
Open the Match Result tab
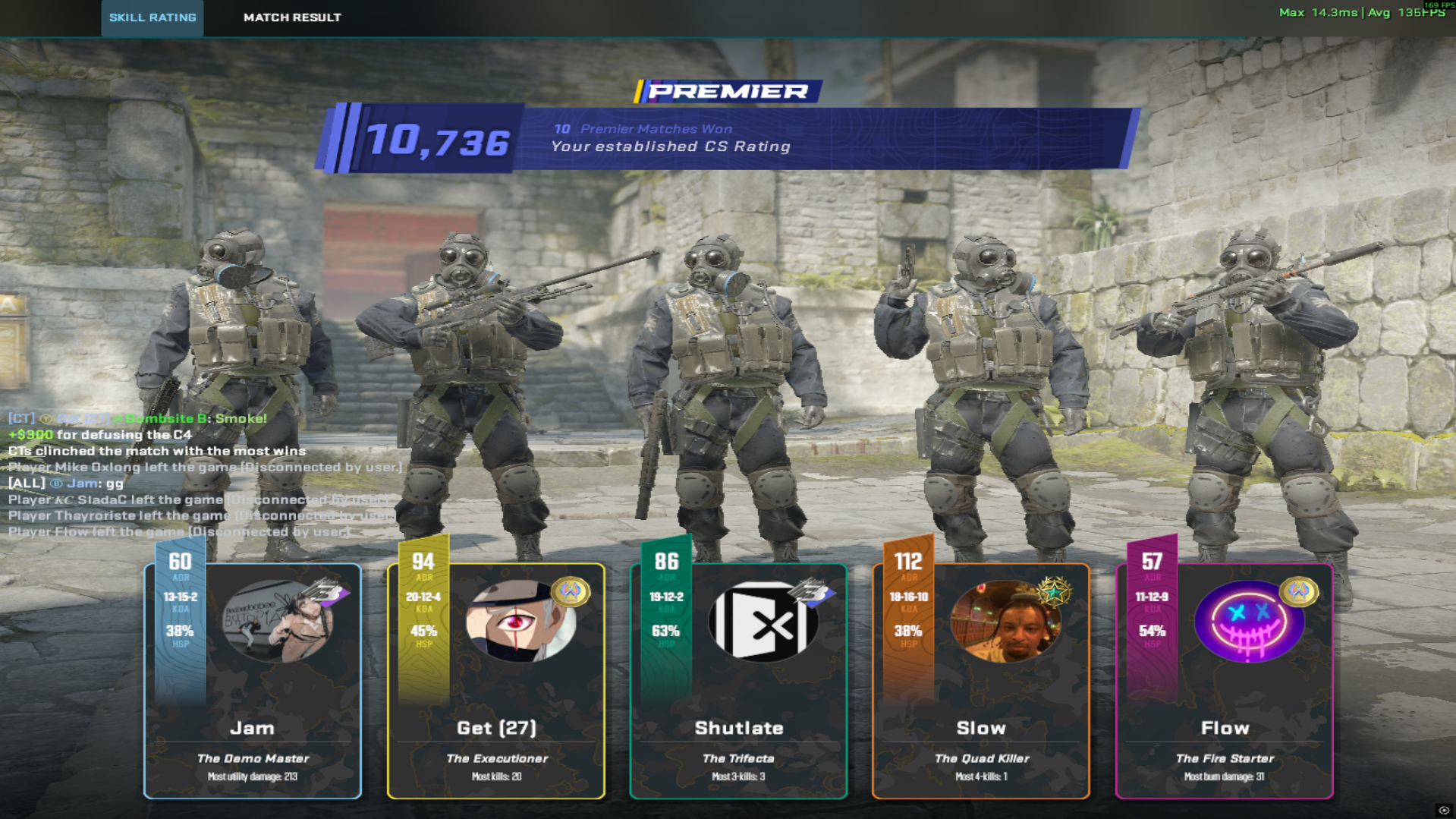click(x=292, y=17)
